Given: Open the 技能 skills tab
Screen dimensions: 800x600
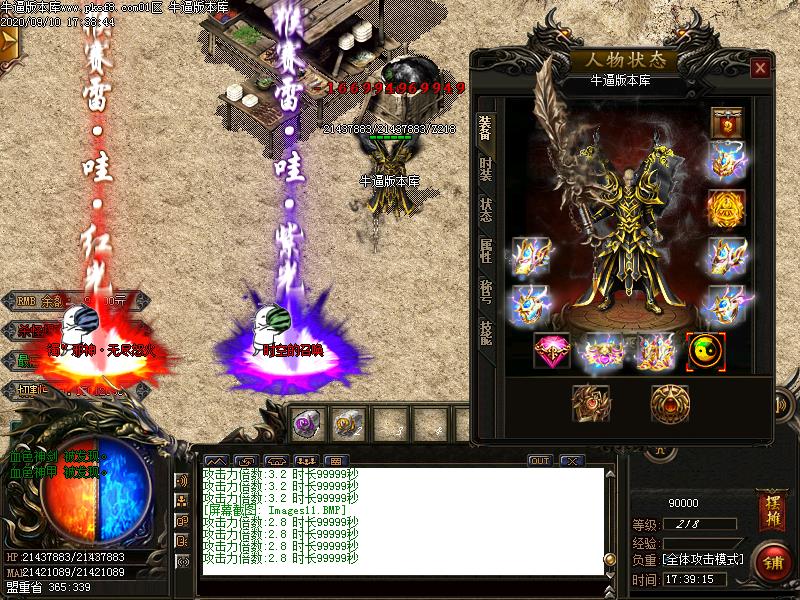Looking at the screenshot, I should point(486,332).
